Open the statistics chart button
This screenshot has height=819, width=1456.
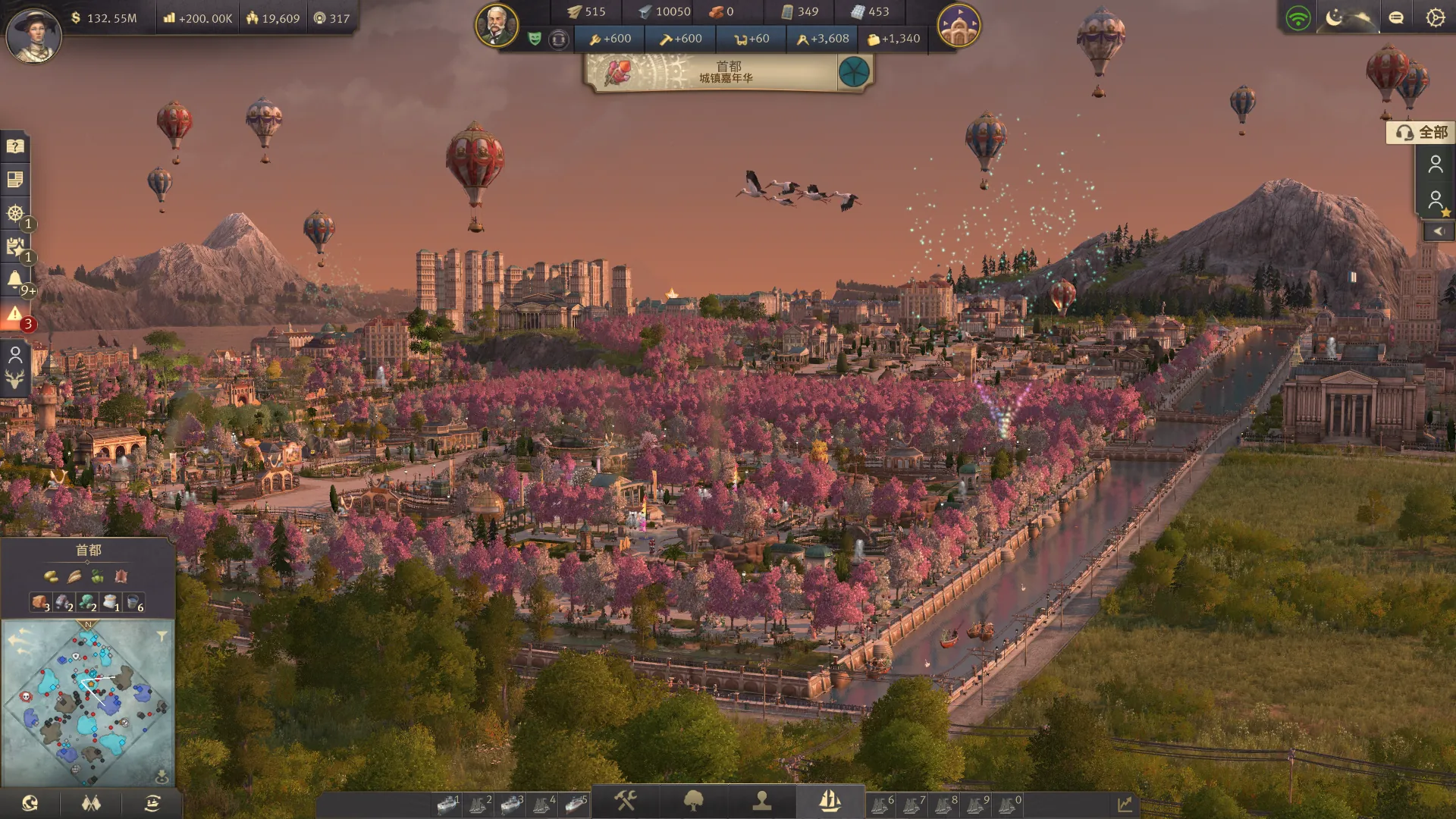[1125, 804]
